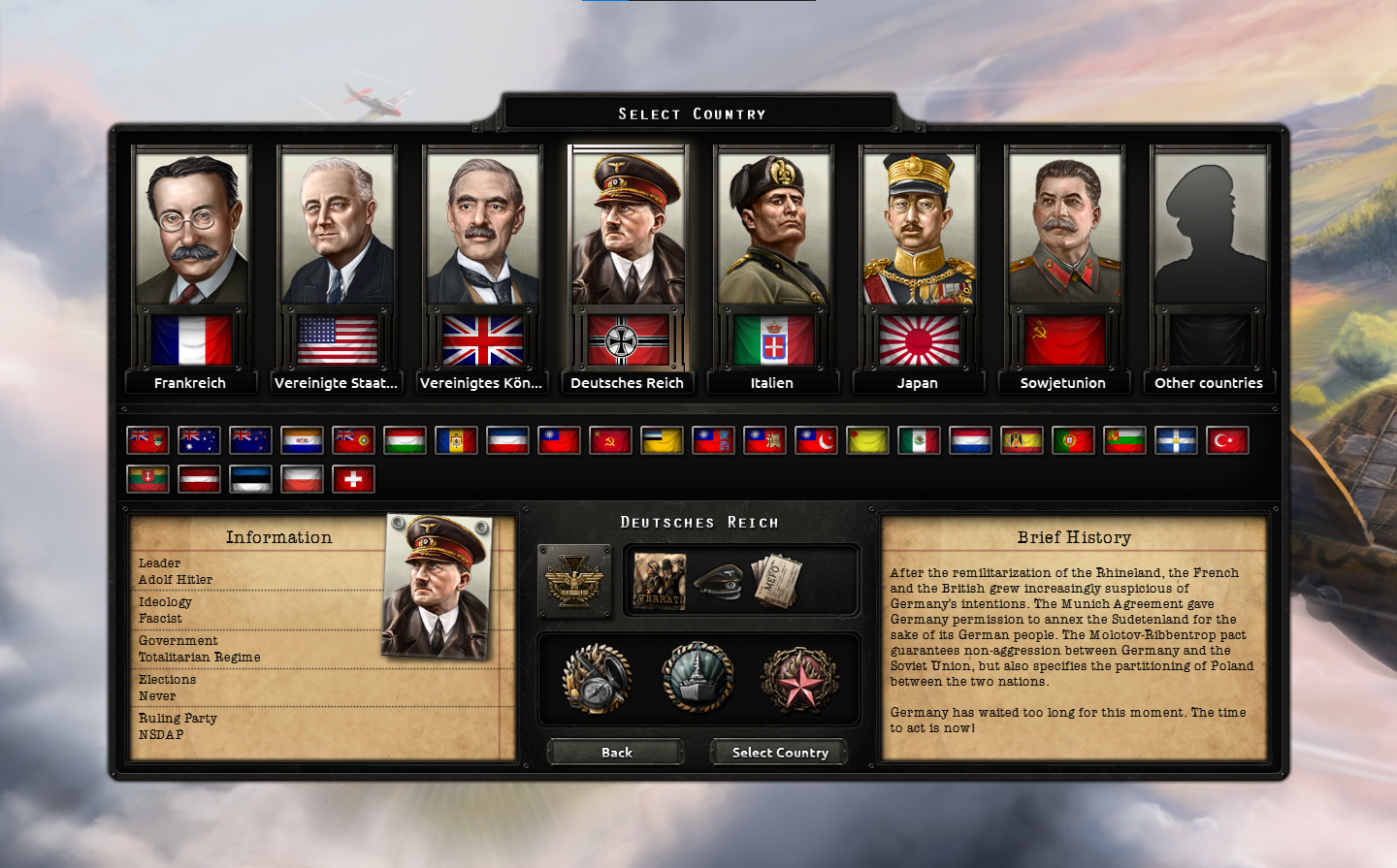Image resolution: width=1397 pixels, height=868 pixels.
Task: Click the red star achievement medal
Action: coord(797,678)
